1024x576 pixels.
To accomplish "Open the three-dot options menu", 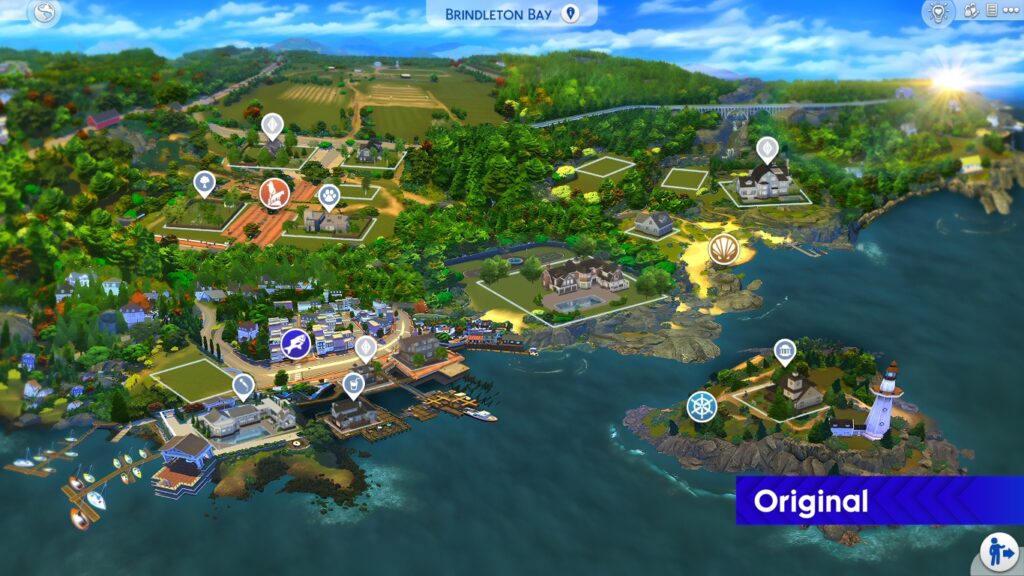I will (1009, 11).
